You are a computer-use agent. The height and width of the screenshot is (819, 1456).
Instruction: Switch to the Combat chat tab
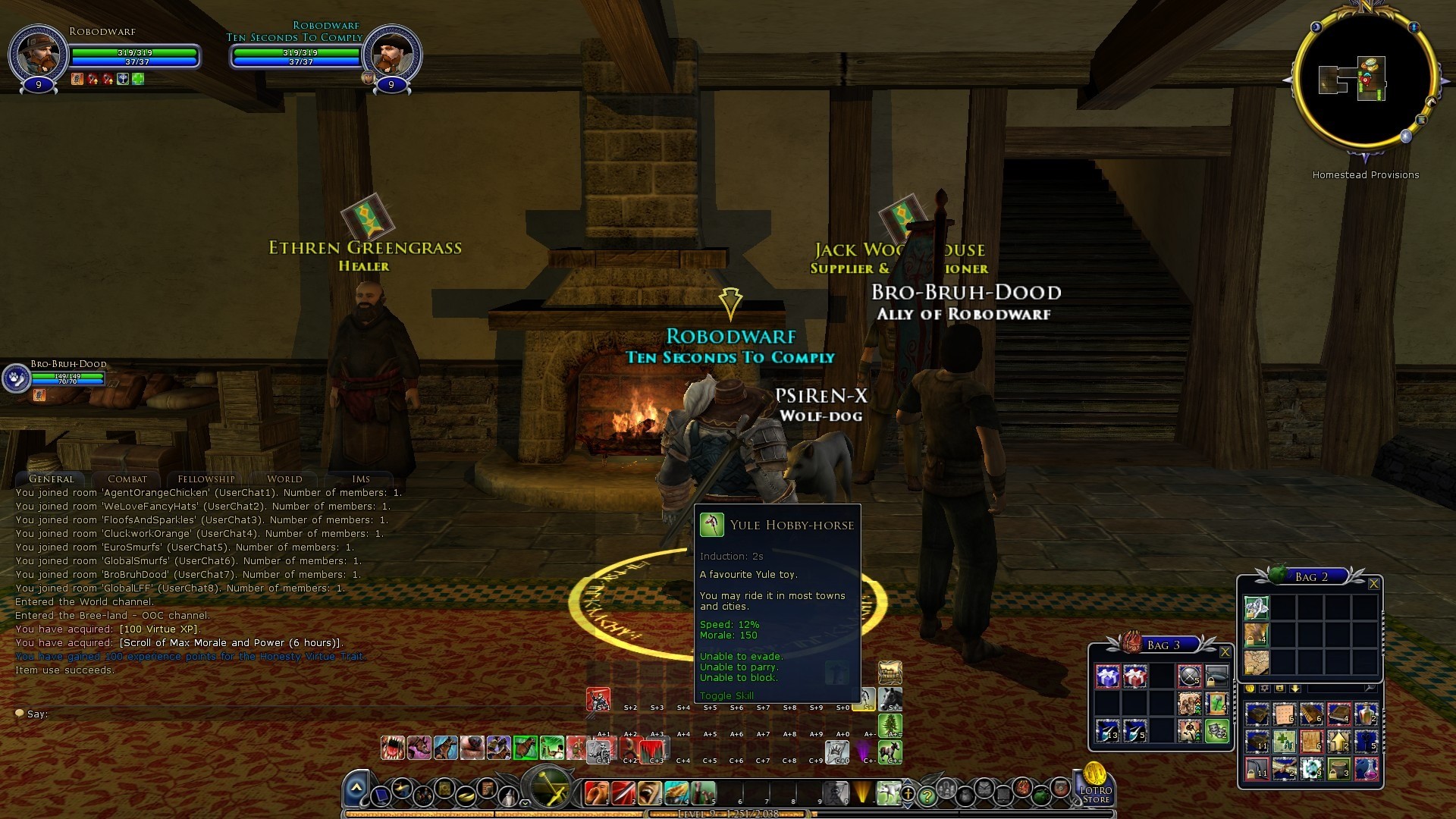pyautogui.click(x=127, y=479)
